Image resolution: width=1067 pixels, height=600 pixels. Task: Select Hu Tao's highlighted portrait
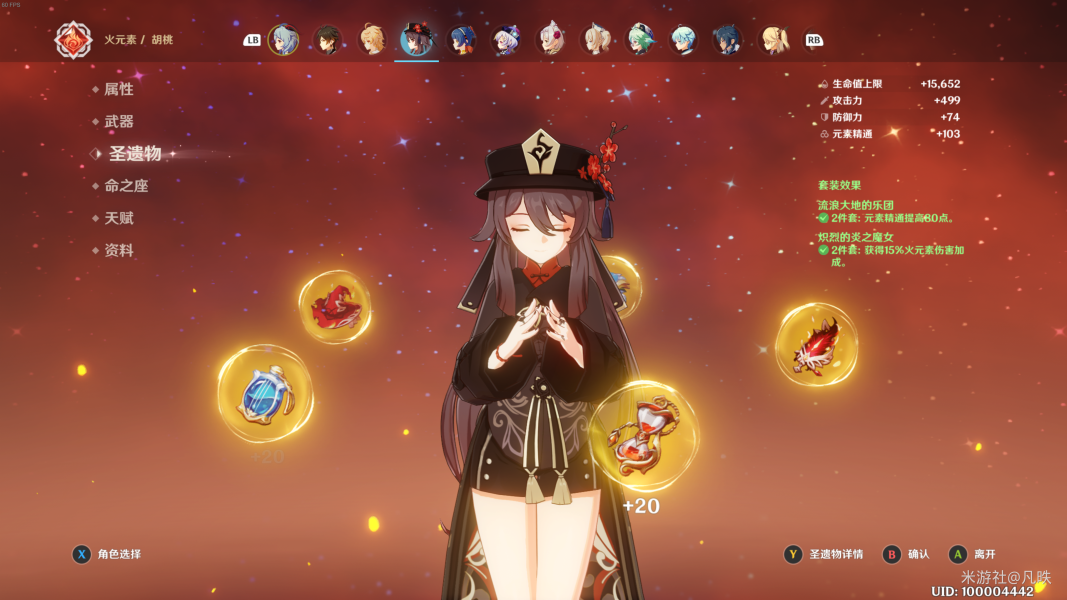tap(416, 40)
